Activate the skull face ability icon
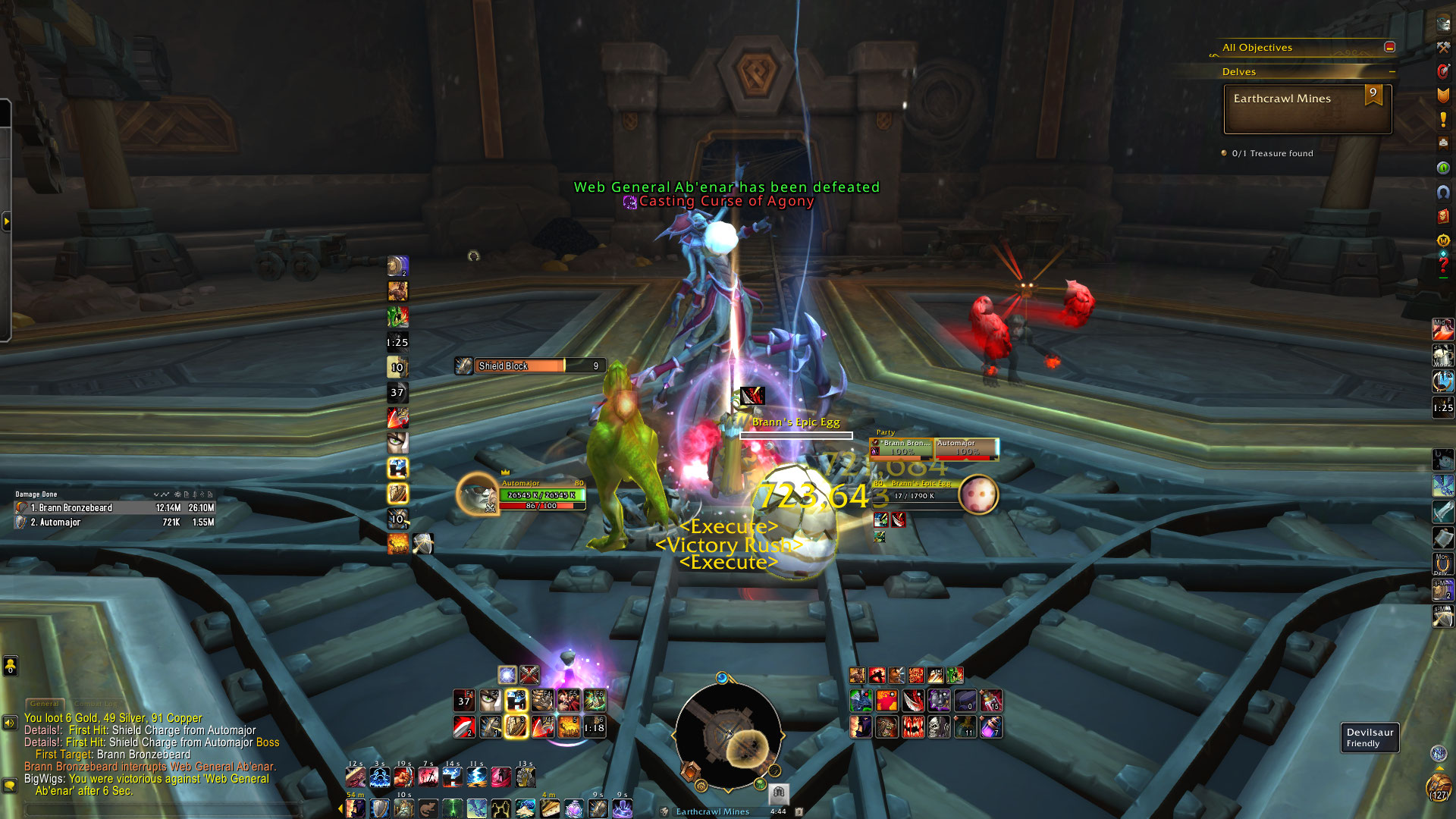Image resolution: width=1456 pixels, height=819 pixels. [x=939, y=727]
